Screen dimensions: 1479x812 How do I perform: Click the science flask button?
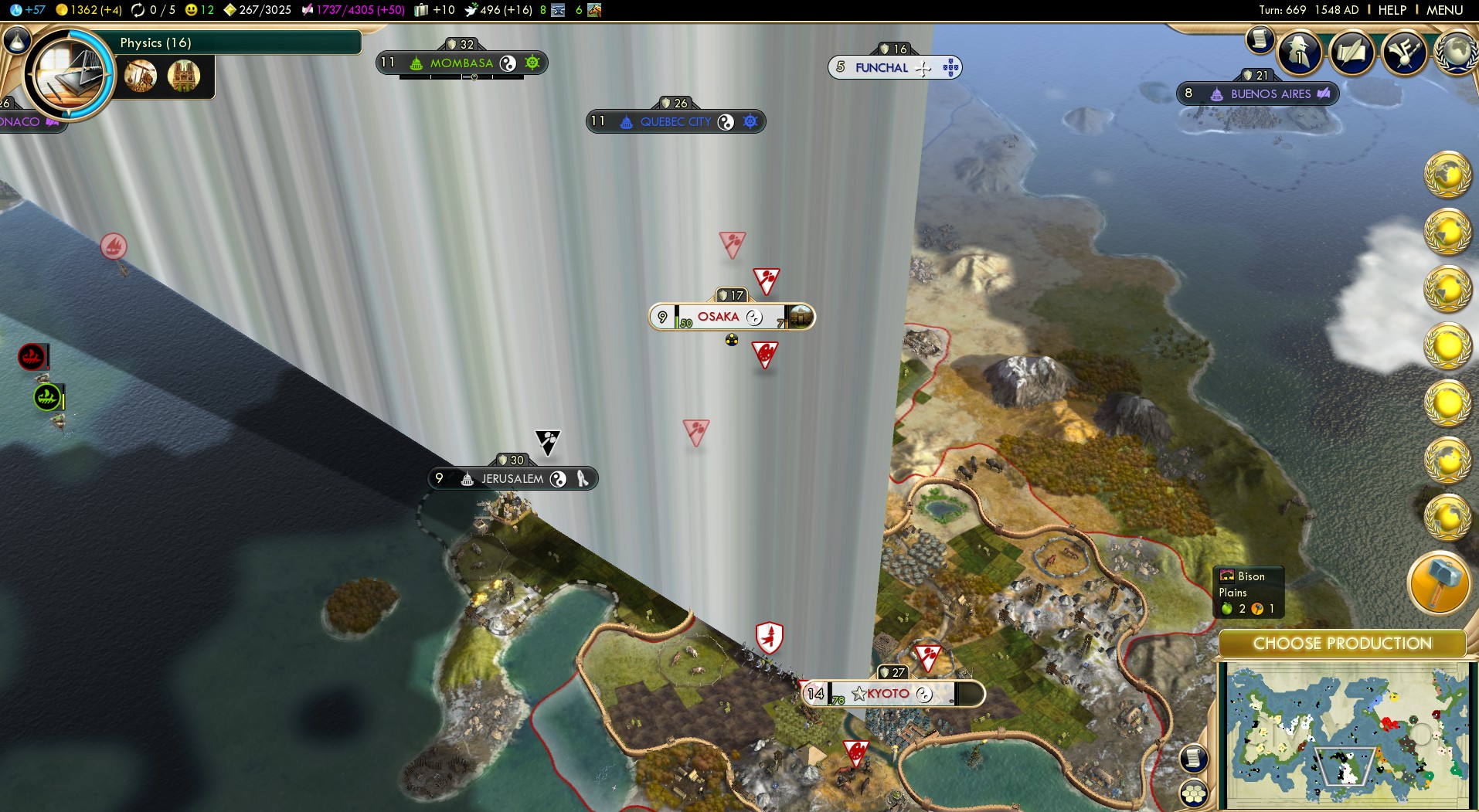[17, 40]
